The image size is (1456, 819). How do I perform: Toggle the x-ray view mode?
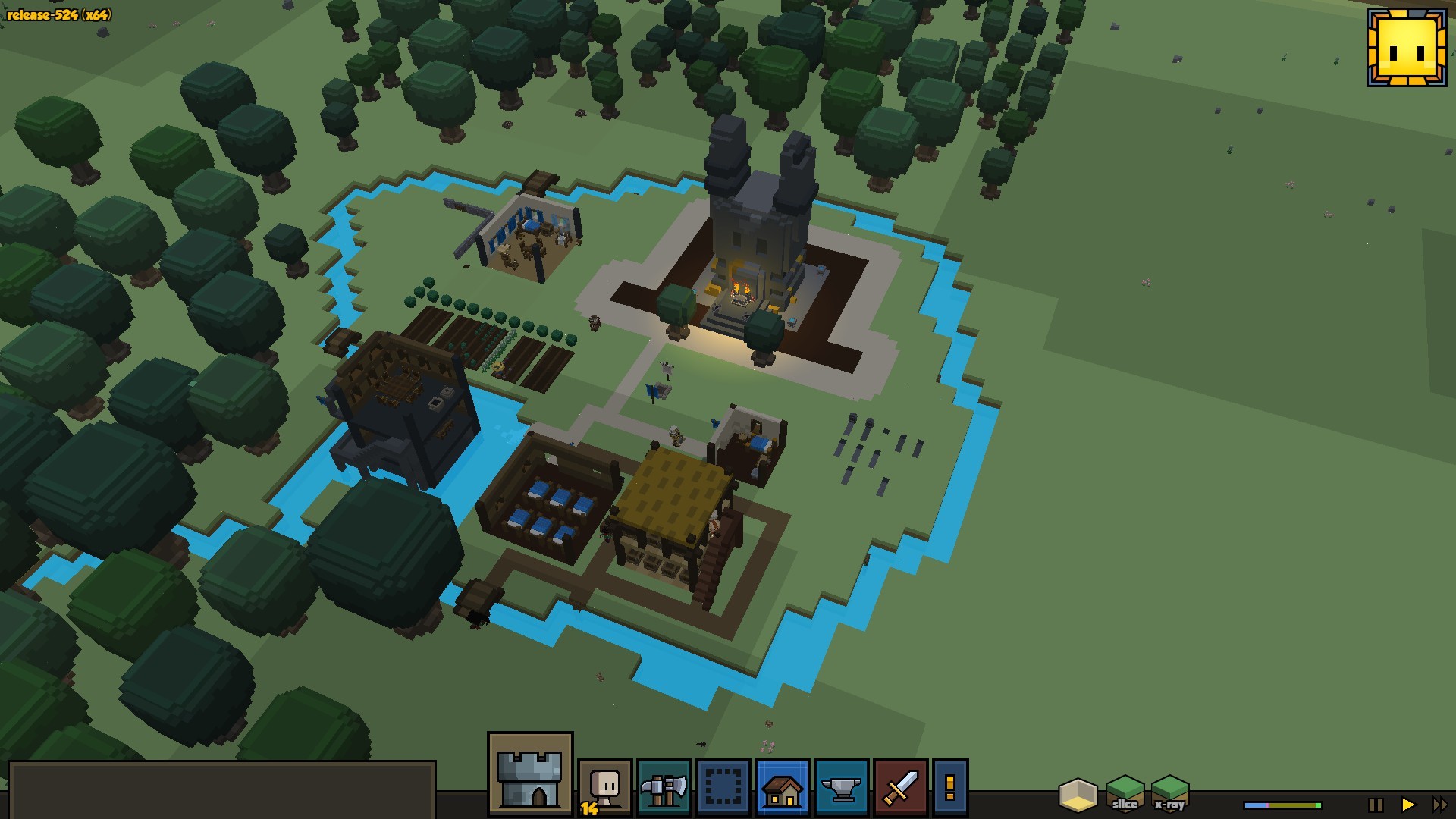[x=1170, y=794]
